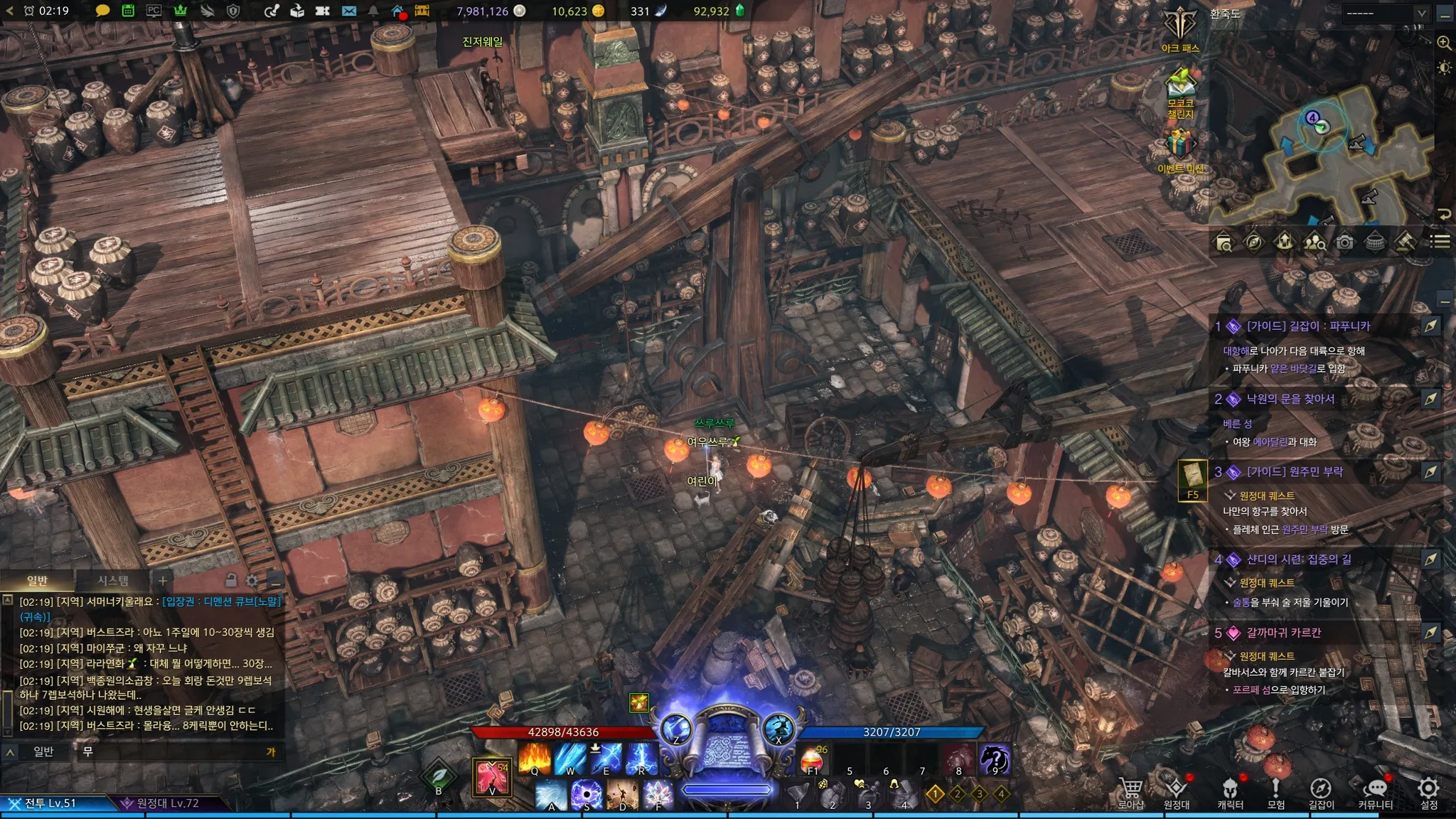Open the Community (커뮤니티) menu

pos(1376,791)
